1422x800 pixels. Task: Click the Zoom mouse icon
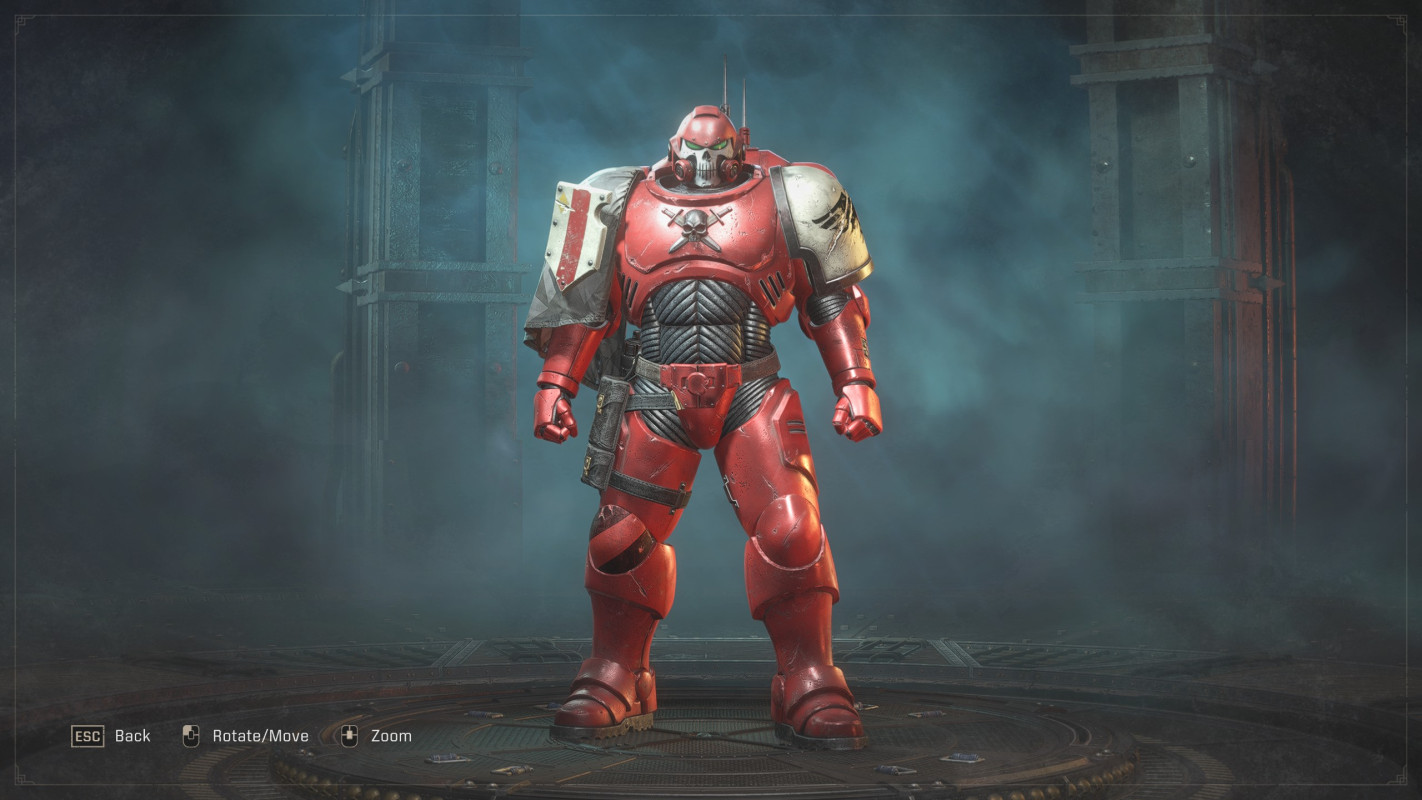click(348, 735)
